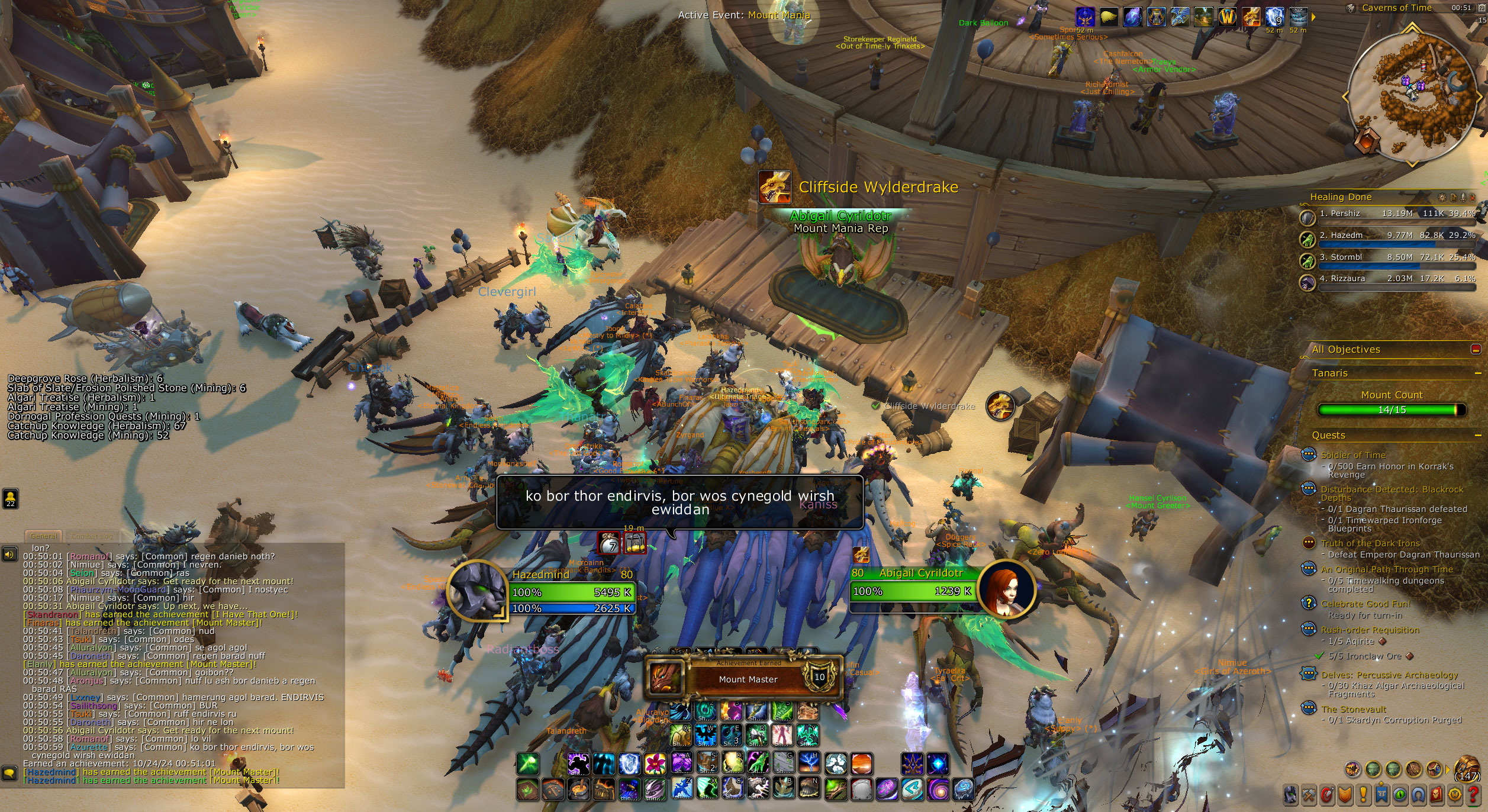Viewport: 1488px width, 812px height.
Task: Switch to the Combat Log chat tab
Action: (x=91, y=536)
